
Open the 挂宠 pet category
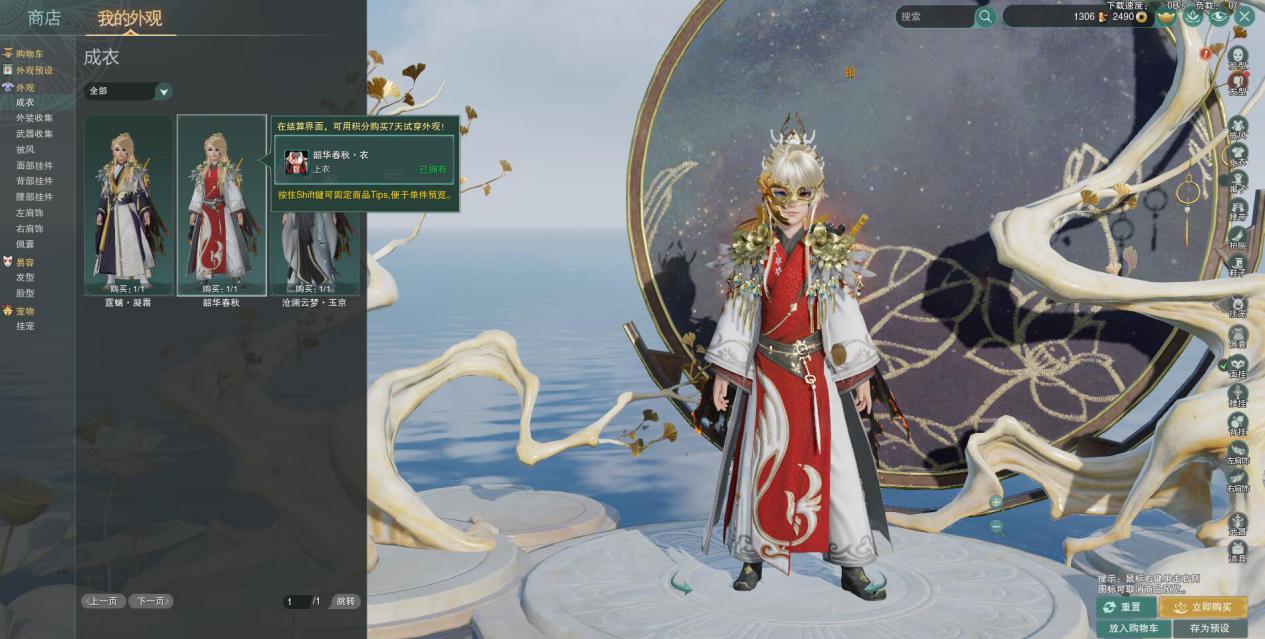25,326
